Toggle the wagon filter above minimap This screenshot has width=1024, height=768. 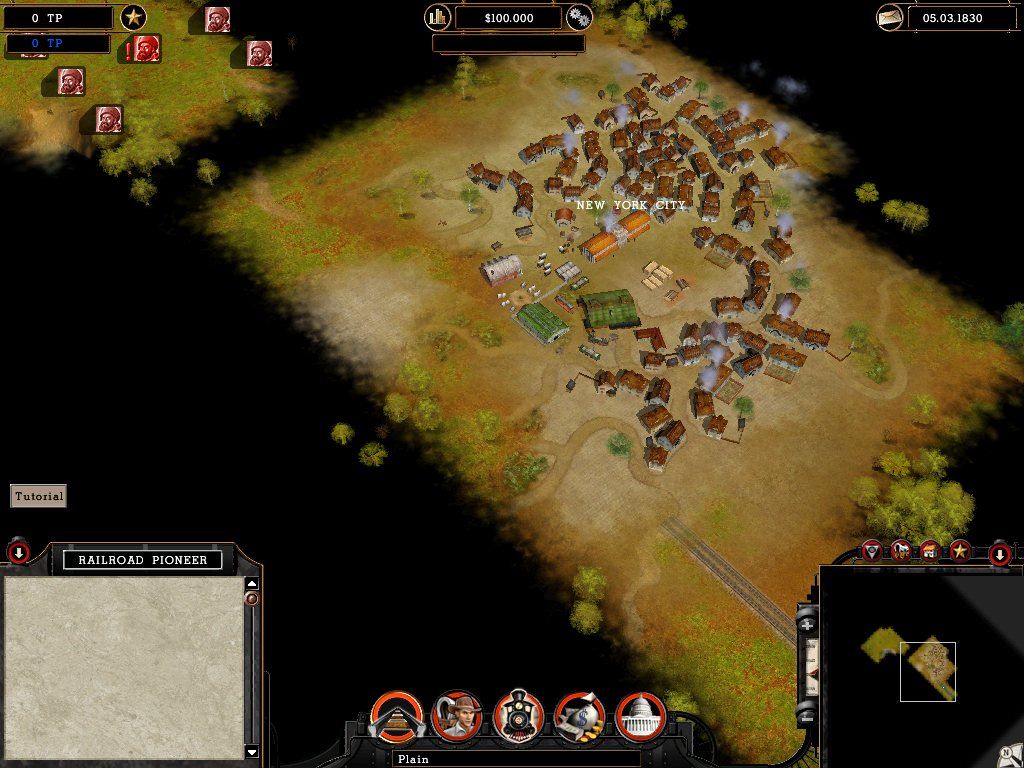(902, 550)
